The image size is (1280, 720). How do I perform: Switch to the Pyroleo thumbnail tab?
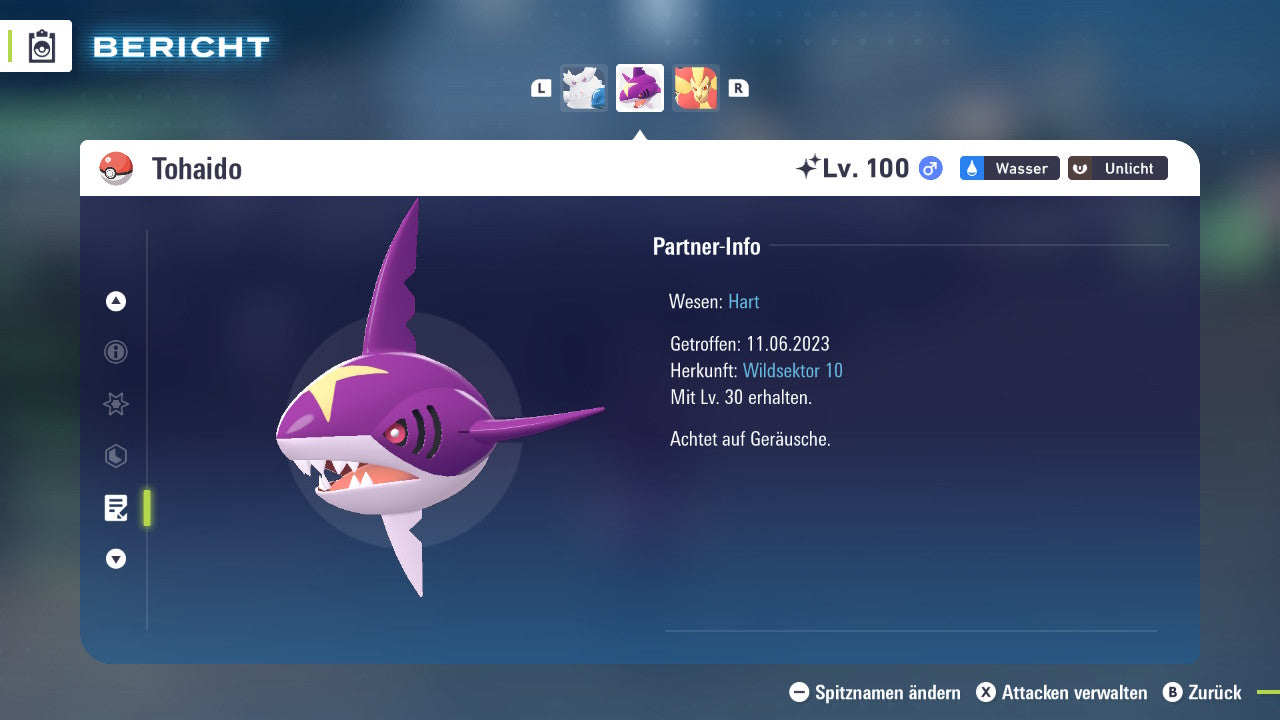696,88
